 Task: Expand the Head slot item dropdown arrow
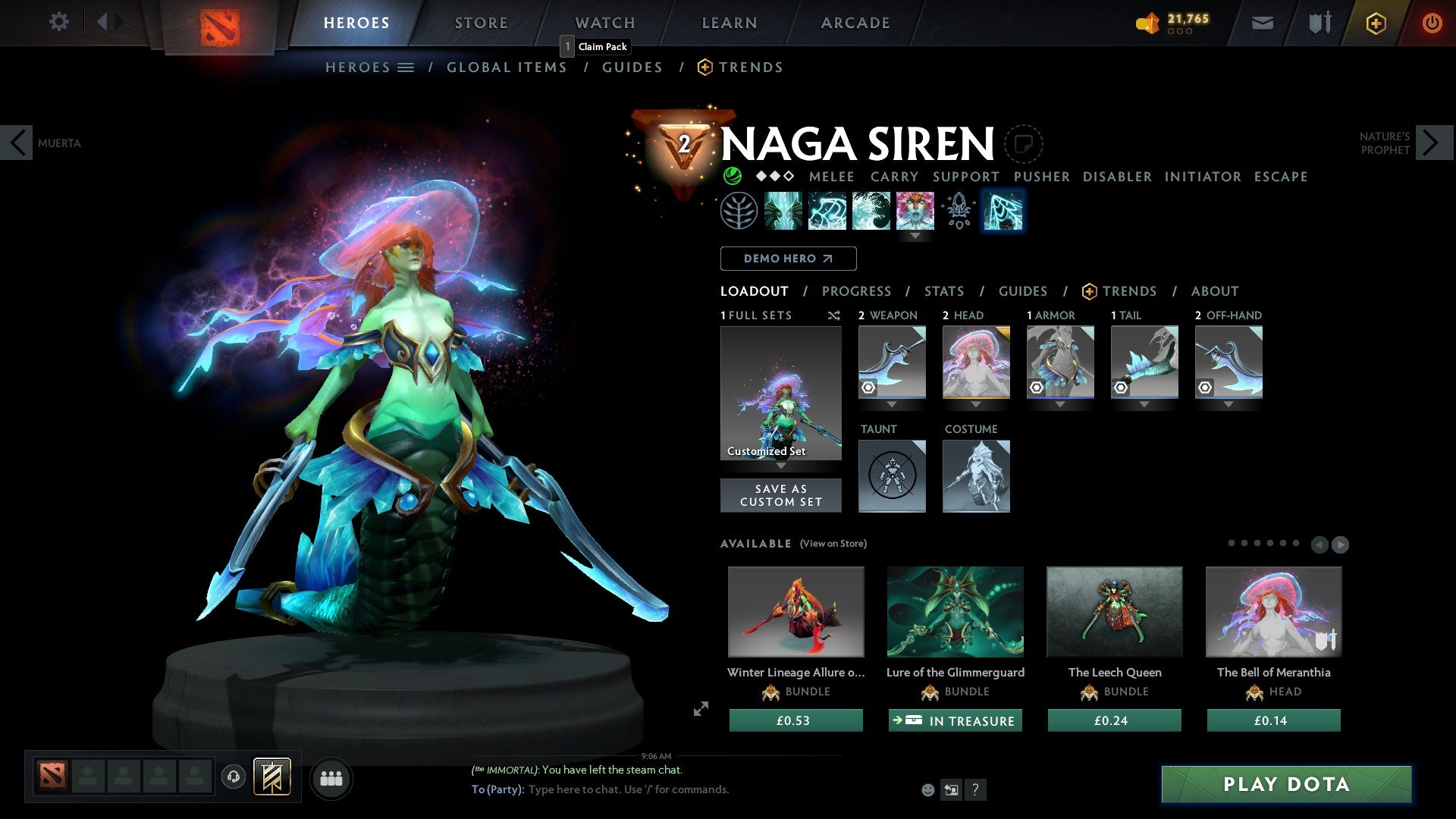click(976, 404)
